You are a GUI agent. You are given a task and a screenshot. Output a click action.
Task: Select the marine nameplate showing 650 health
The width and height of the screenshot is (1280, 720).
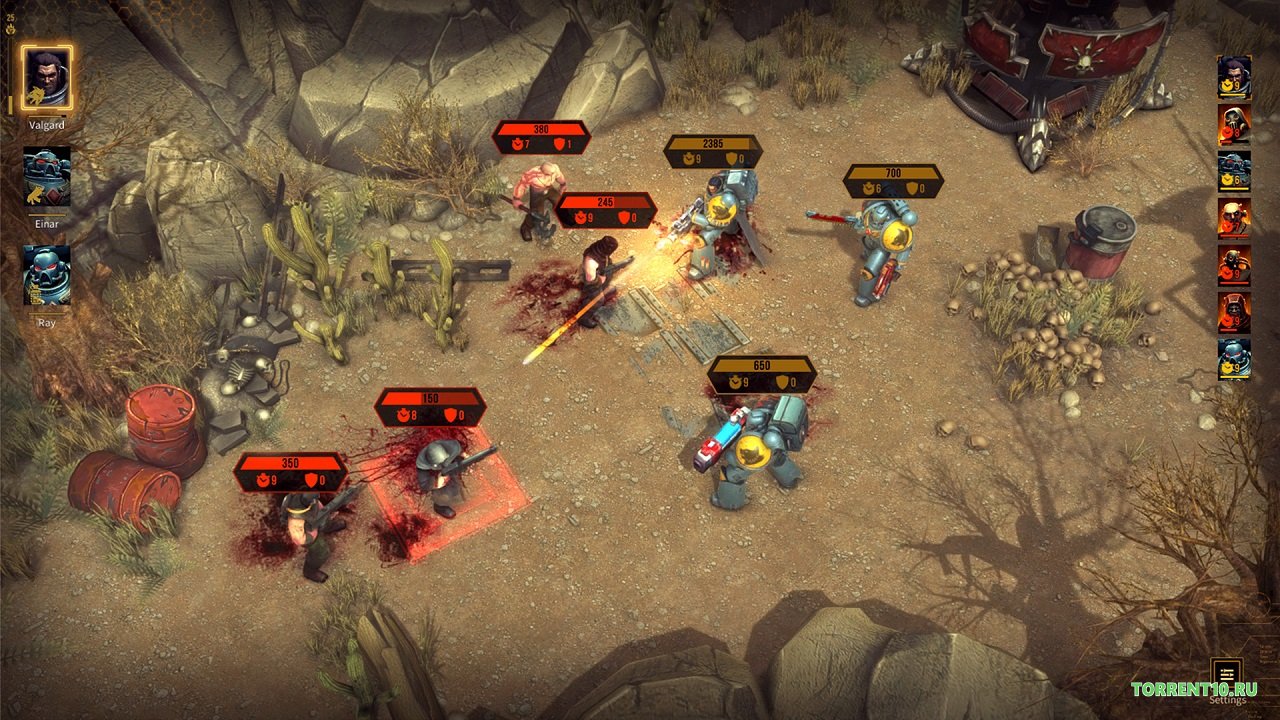click(762, 373)
